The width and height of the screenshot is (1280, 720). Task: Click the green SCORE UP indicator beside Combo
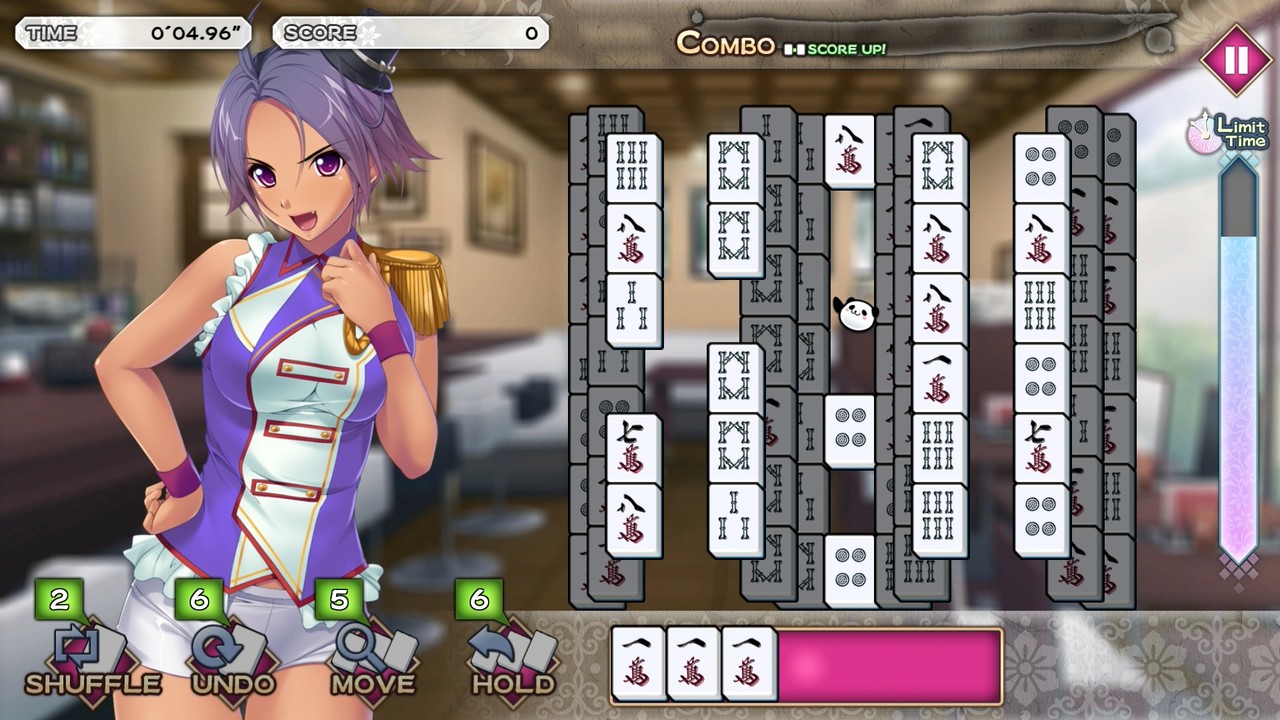(838, 49)
